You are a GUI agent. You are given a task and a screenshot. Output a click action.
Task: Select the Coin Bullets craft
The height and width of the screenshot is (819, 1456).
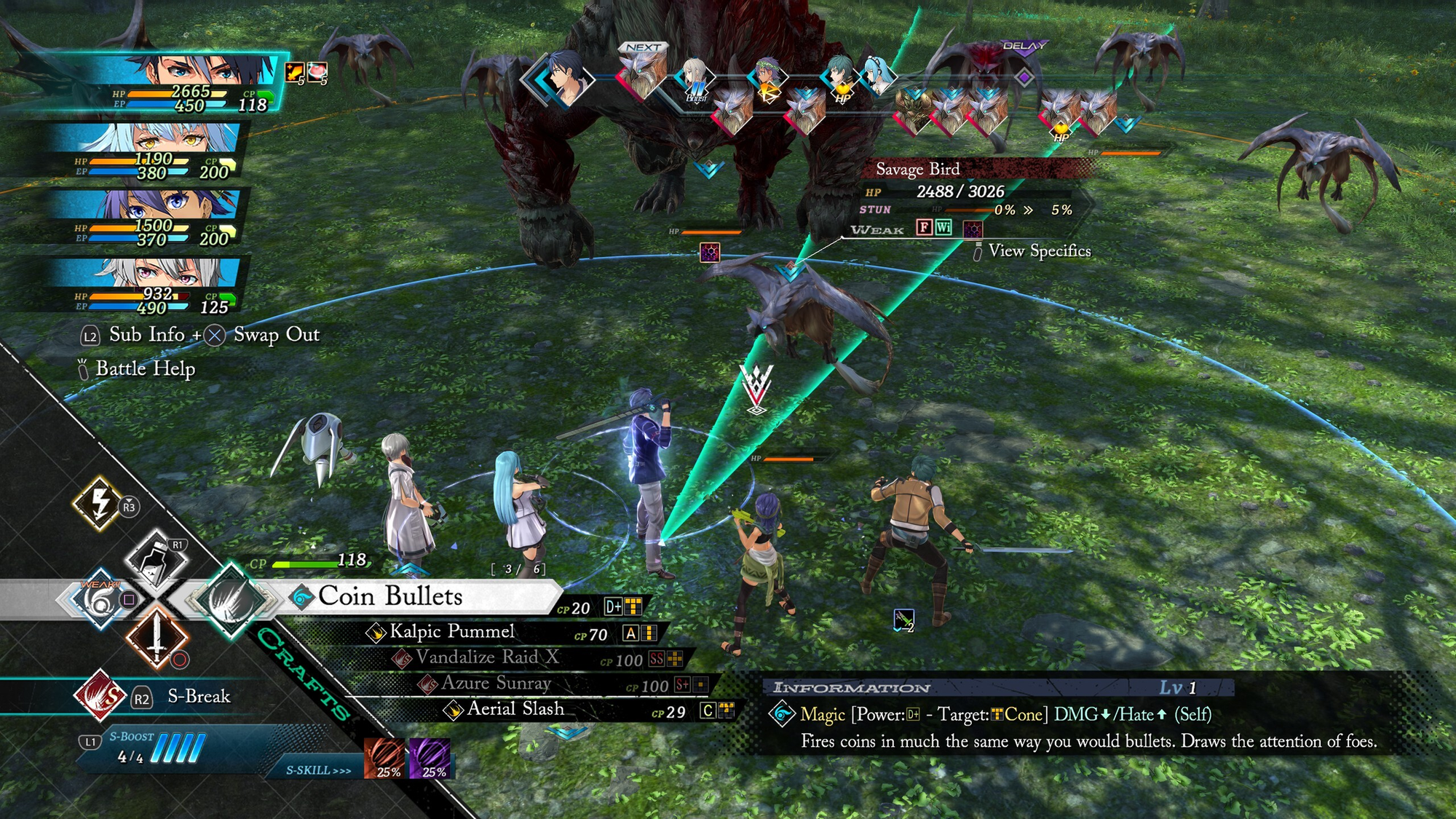tap(390, 597)
